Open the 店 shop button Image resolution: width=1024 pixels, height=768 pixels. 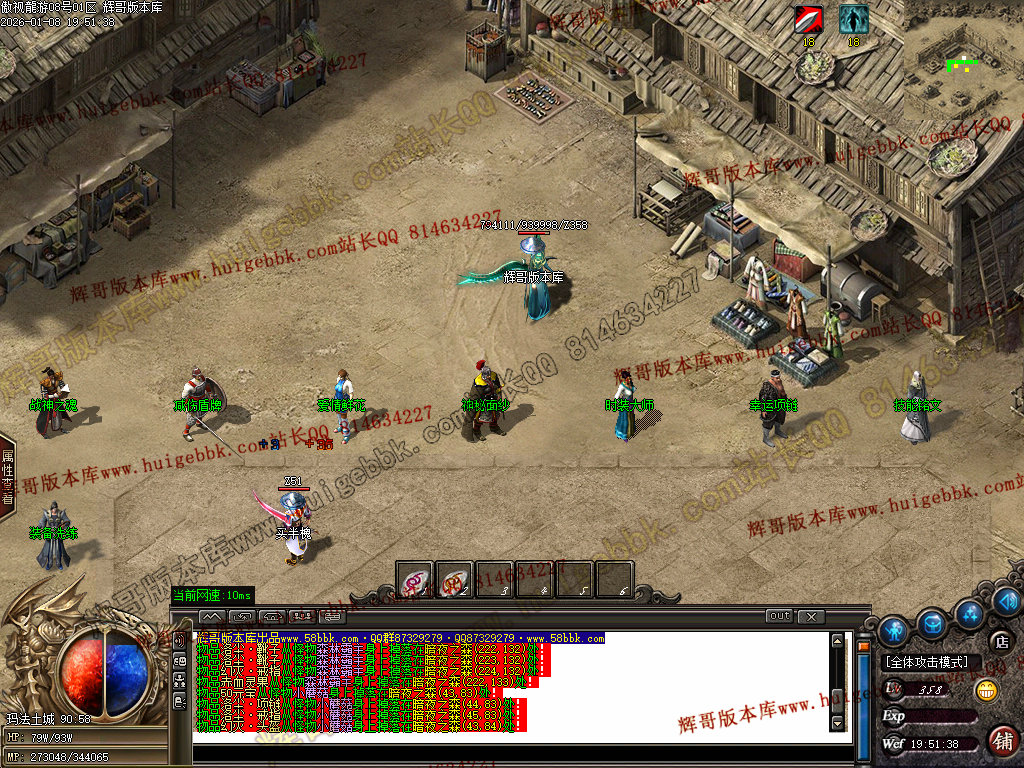click(x=1000, y=641)
